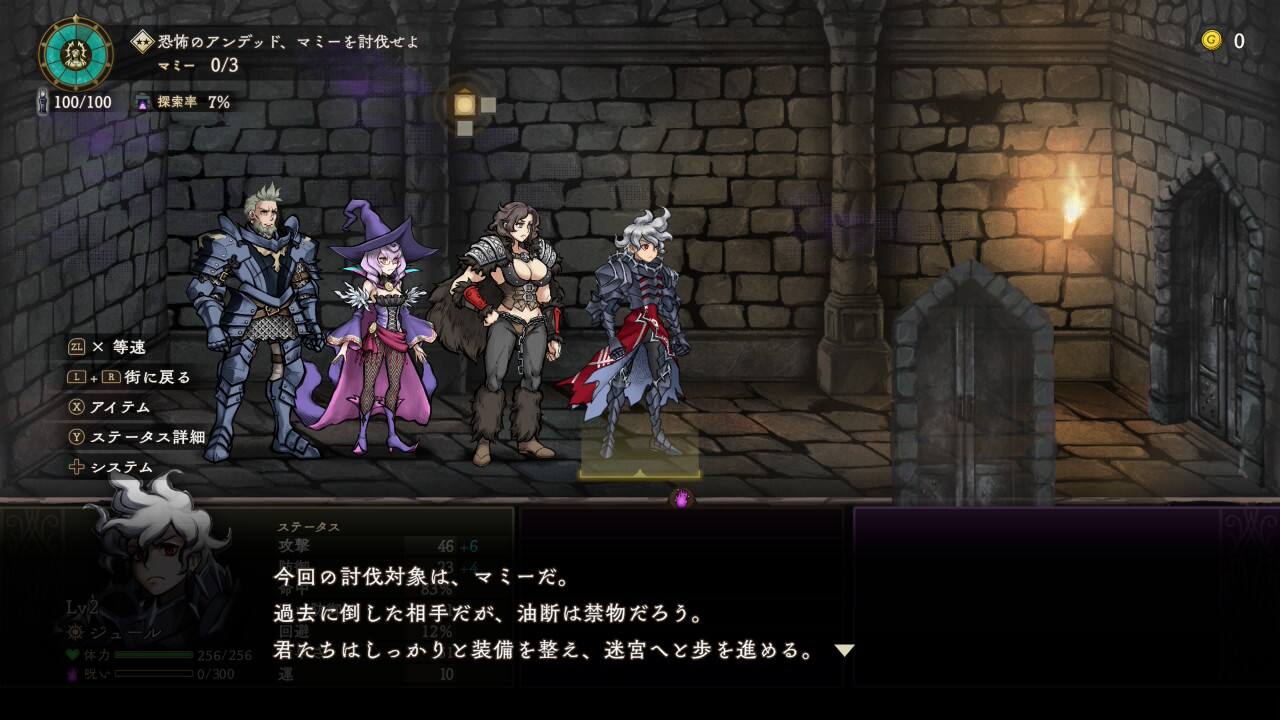Image resolution: width=1280 pixels, height=720 pixels.
Task: Open the システム system menu
Action: coord(111,467)
